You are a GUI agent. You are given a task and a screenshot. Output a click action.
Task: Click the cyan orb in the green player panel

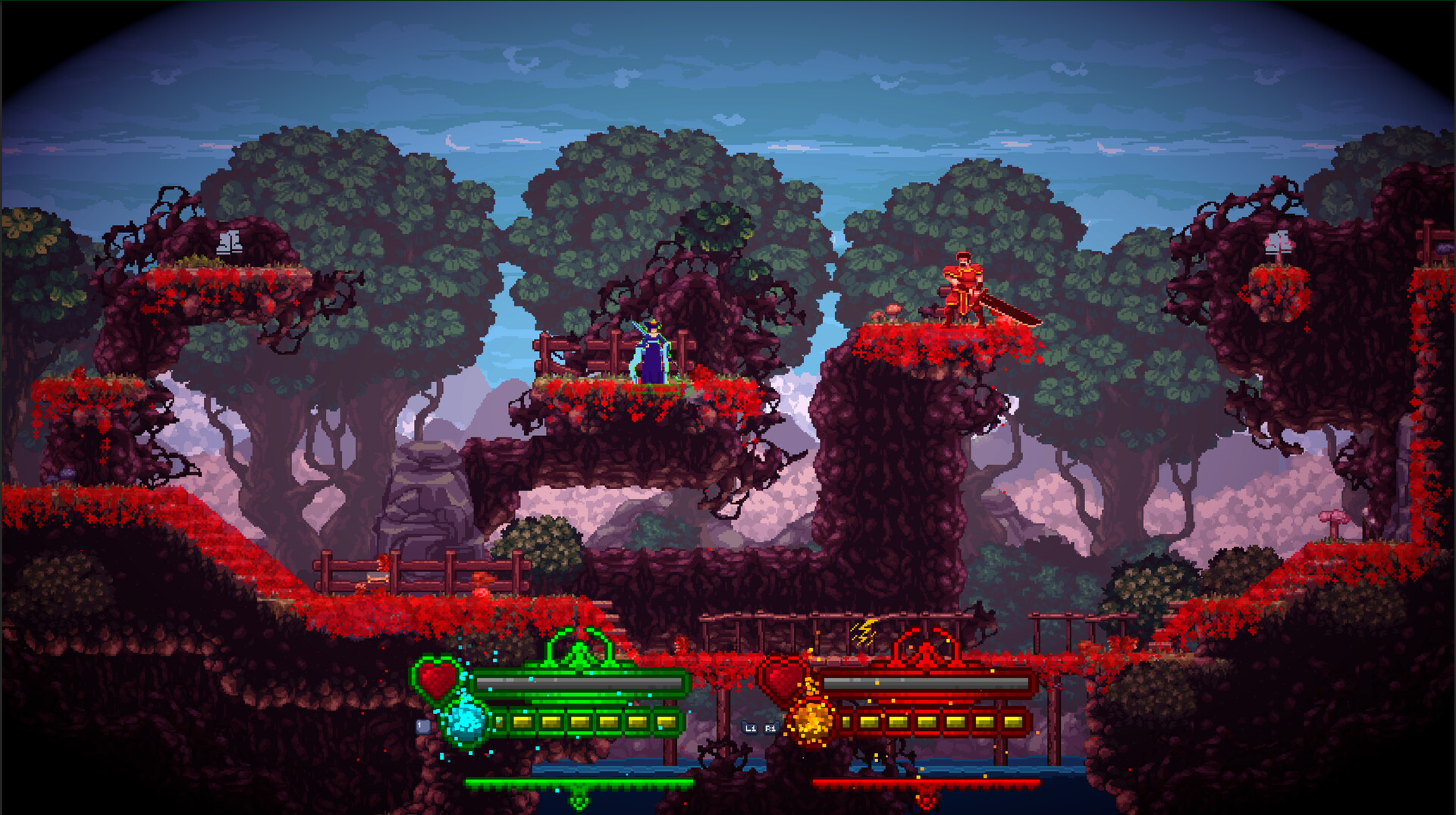pyautogui.click(x=464, y=720)
